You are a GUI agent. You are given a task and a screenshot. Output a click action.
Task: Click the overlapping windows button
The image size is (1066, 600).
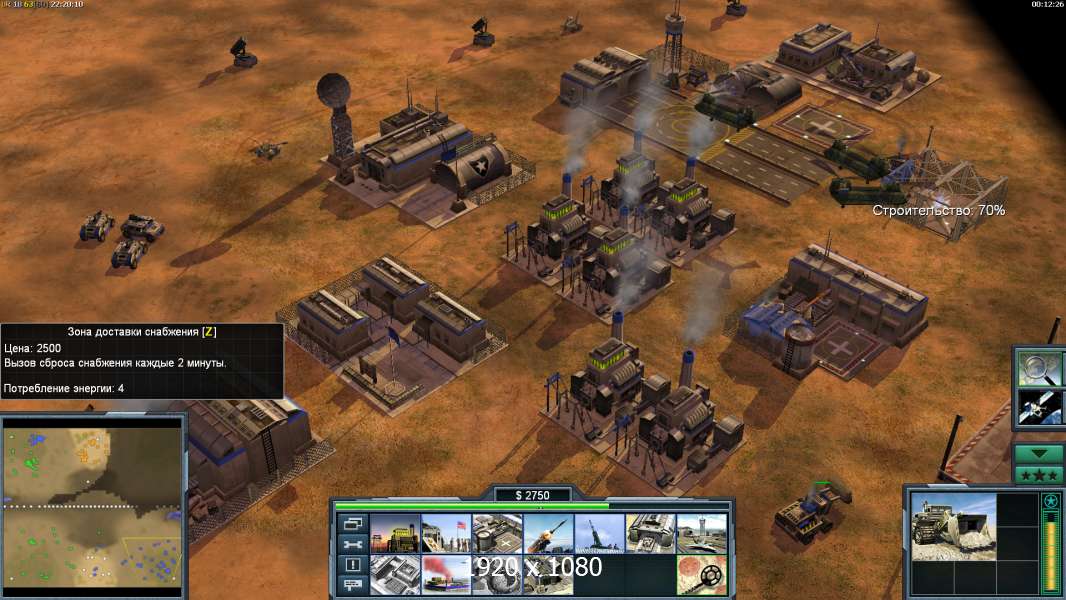352,523
